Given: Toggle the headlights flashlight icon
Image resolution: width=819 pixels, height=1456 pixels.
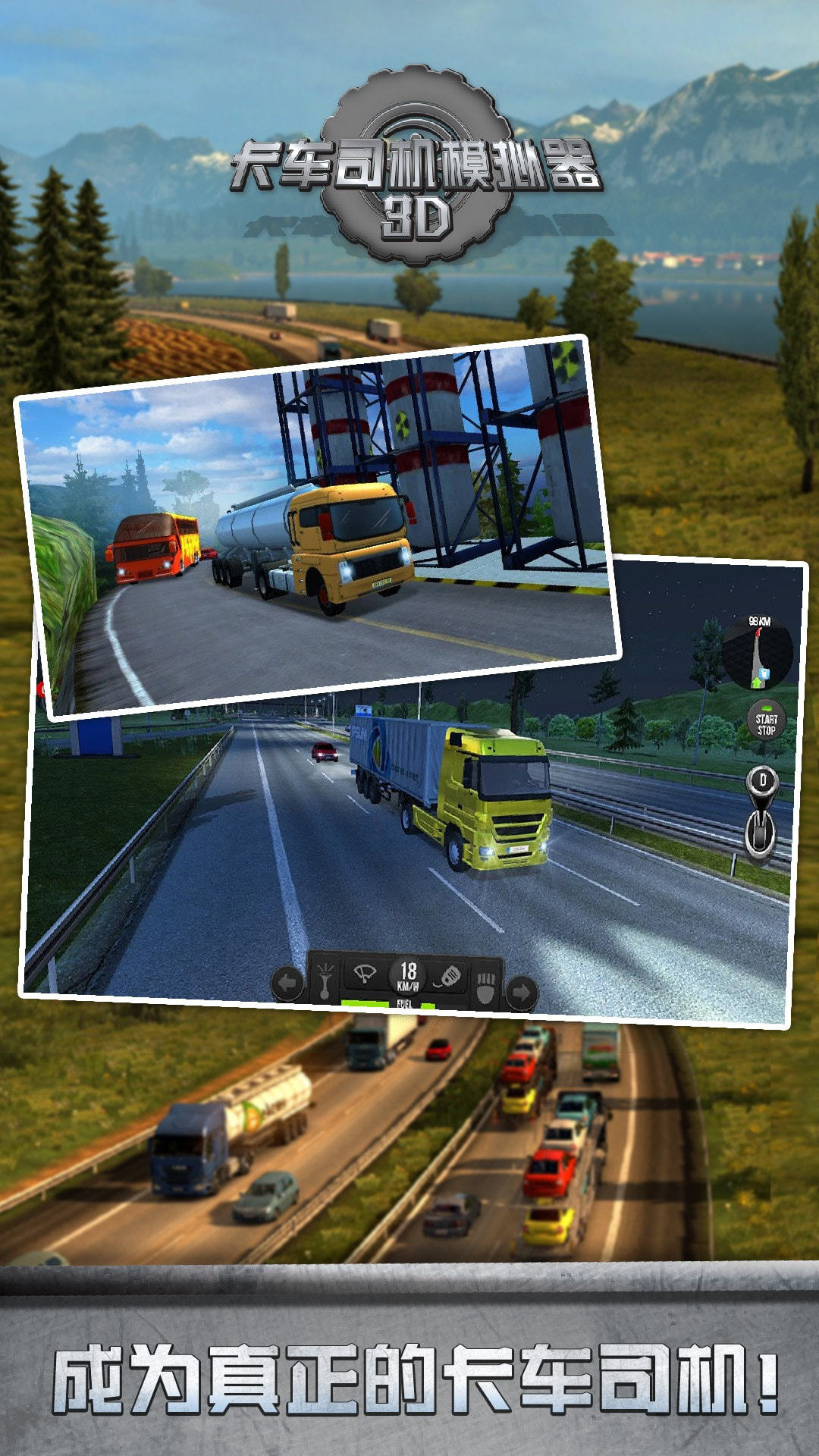Looking at the screenshot, I should pyautogui.click(x=325, y=980).
